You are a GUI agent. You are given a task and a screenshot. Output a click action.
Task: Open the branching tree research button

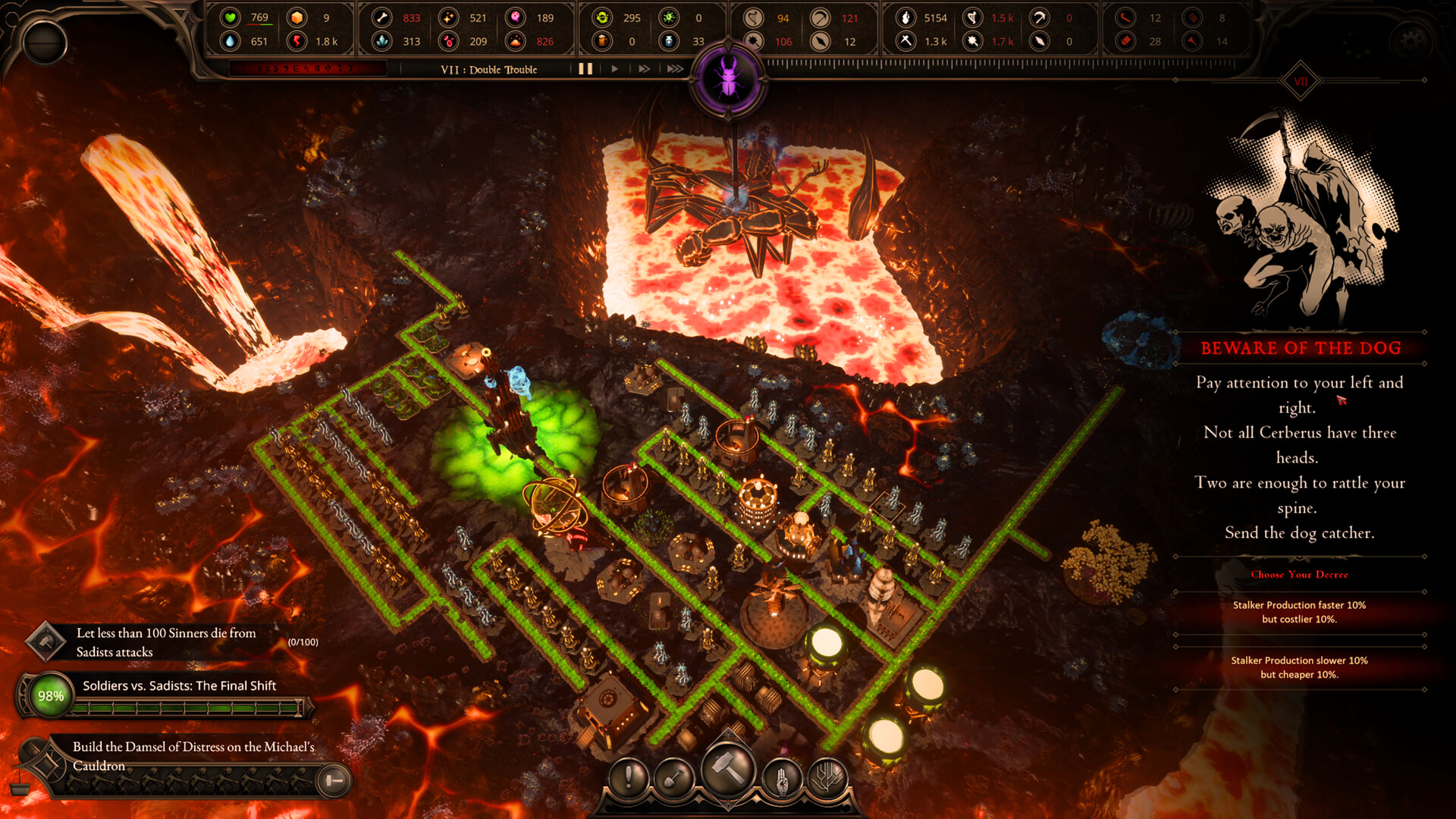coord(827,777)
